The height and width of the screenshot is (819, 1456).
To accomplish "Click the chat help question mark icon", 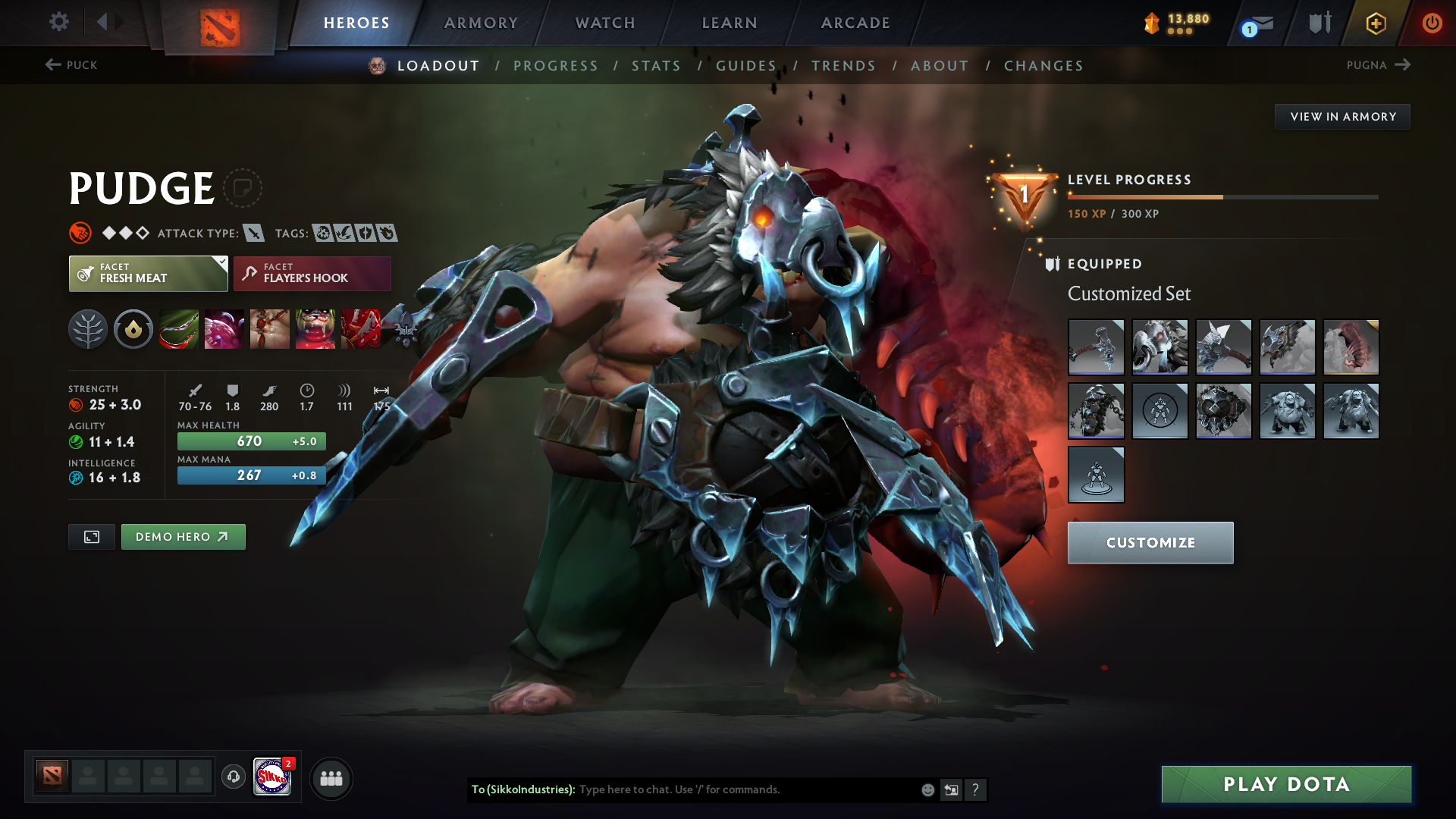I will [976, 790].
